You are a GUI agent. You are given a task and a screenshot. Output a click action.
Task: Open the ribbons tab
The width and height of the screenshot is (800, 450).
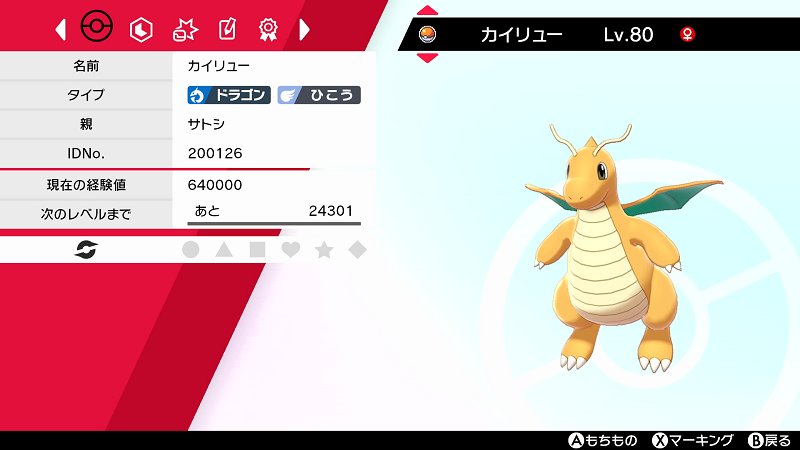pyautogui.click(x=268, y=29)
